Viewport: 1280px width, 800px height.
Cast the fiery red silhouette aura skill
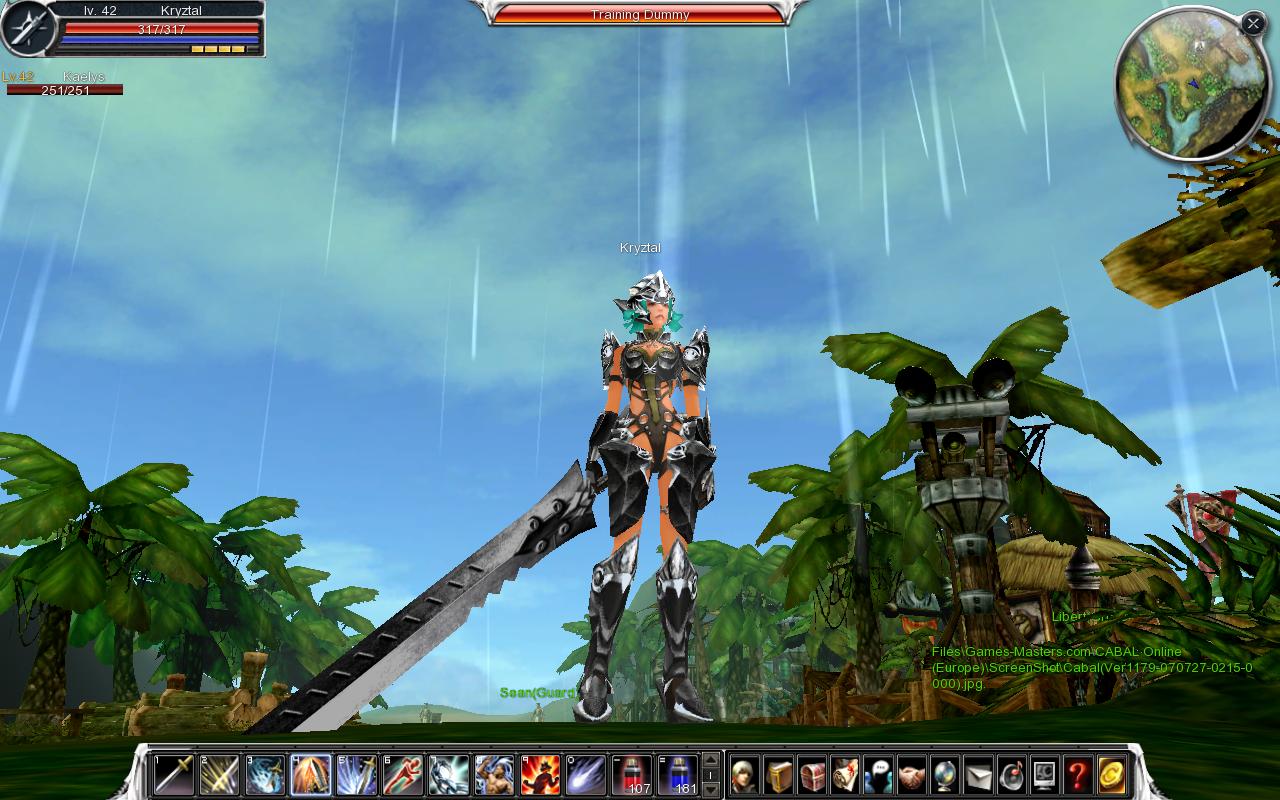point(540,775)
